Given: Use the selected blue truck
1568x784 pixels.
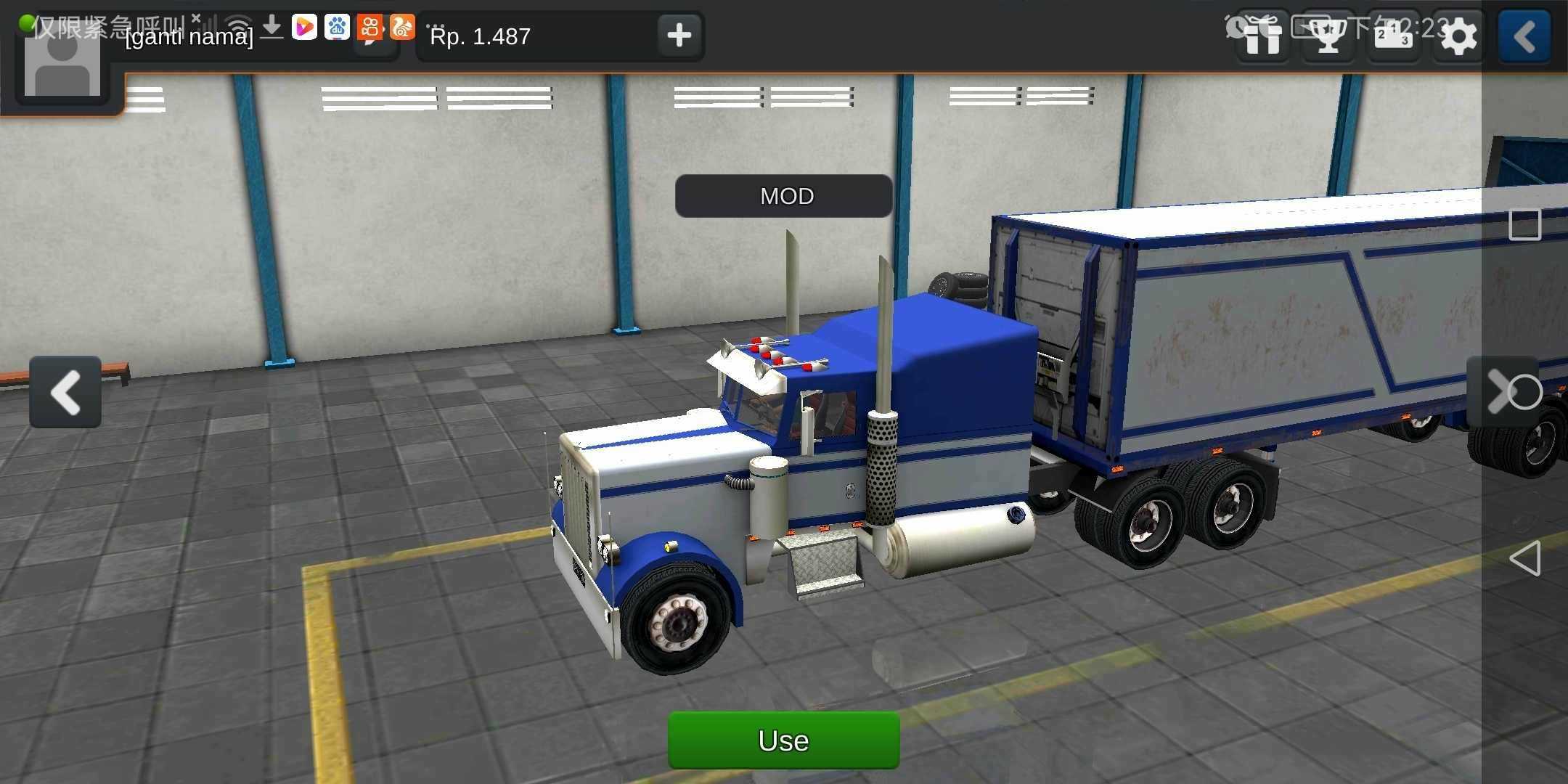Looking at the screenshot, I should pos(783,740).
